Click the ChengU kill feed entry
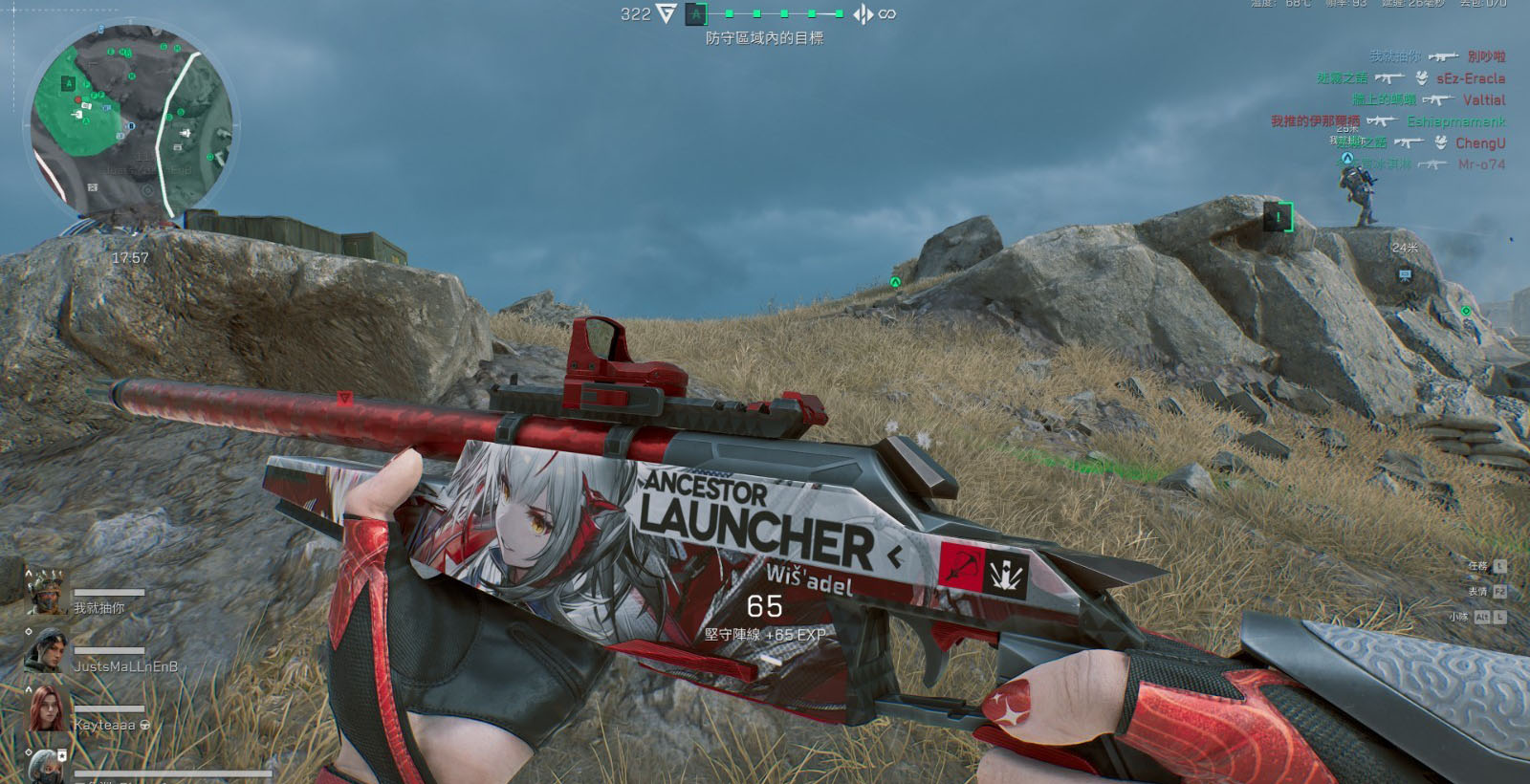 tap(1480, 143)
